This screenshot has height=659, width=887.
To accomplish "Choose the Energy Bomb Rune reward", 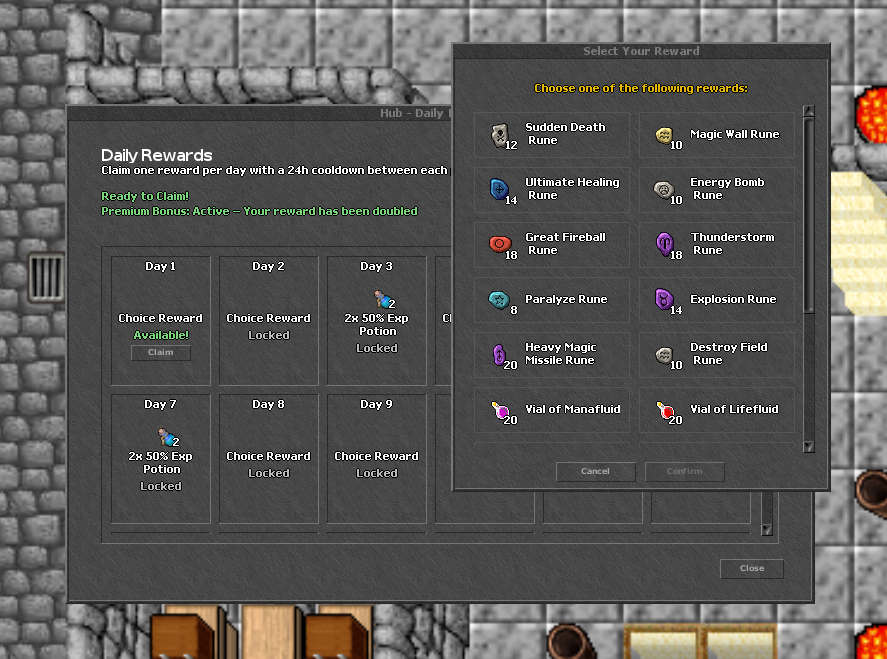I will pyautogui.click(x=717, y=189).
